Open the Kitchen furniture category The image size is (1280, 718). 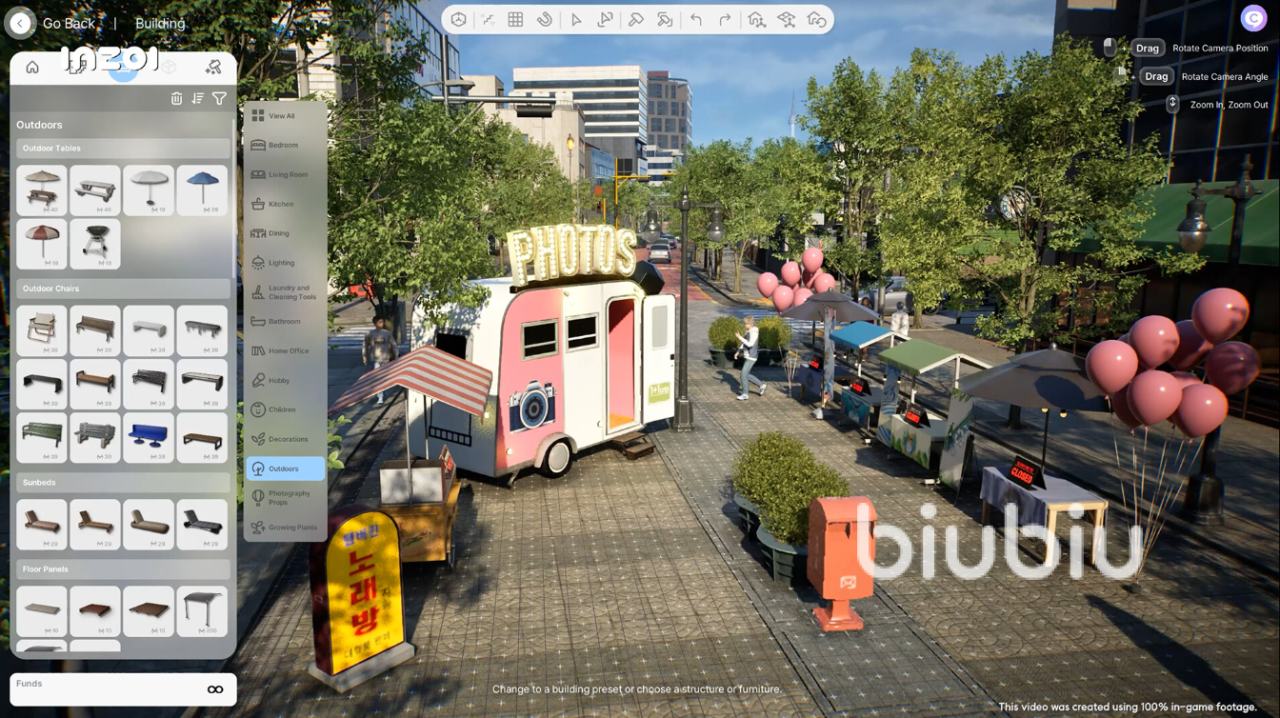click(x=284, y=204)
